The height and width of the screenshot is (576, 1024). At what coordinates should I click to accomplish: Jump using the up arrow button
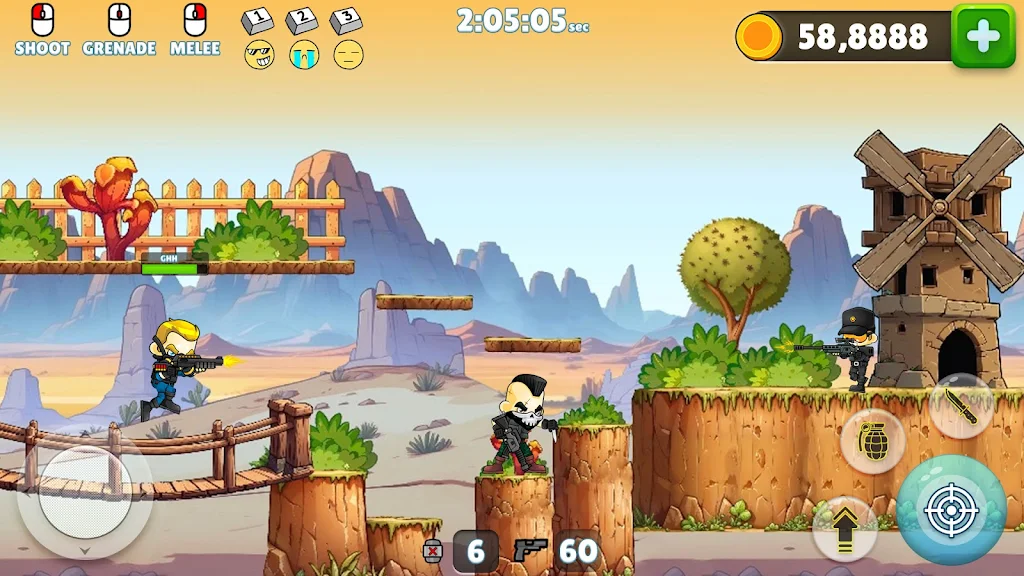(x=844, y=527)
